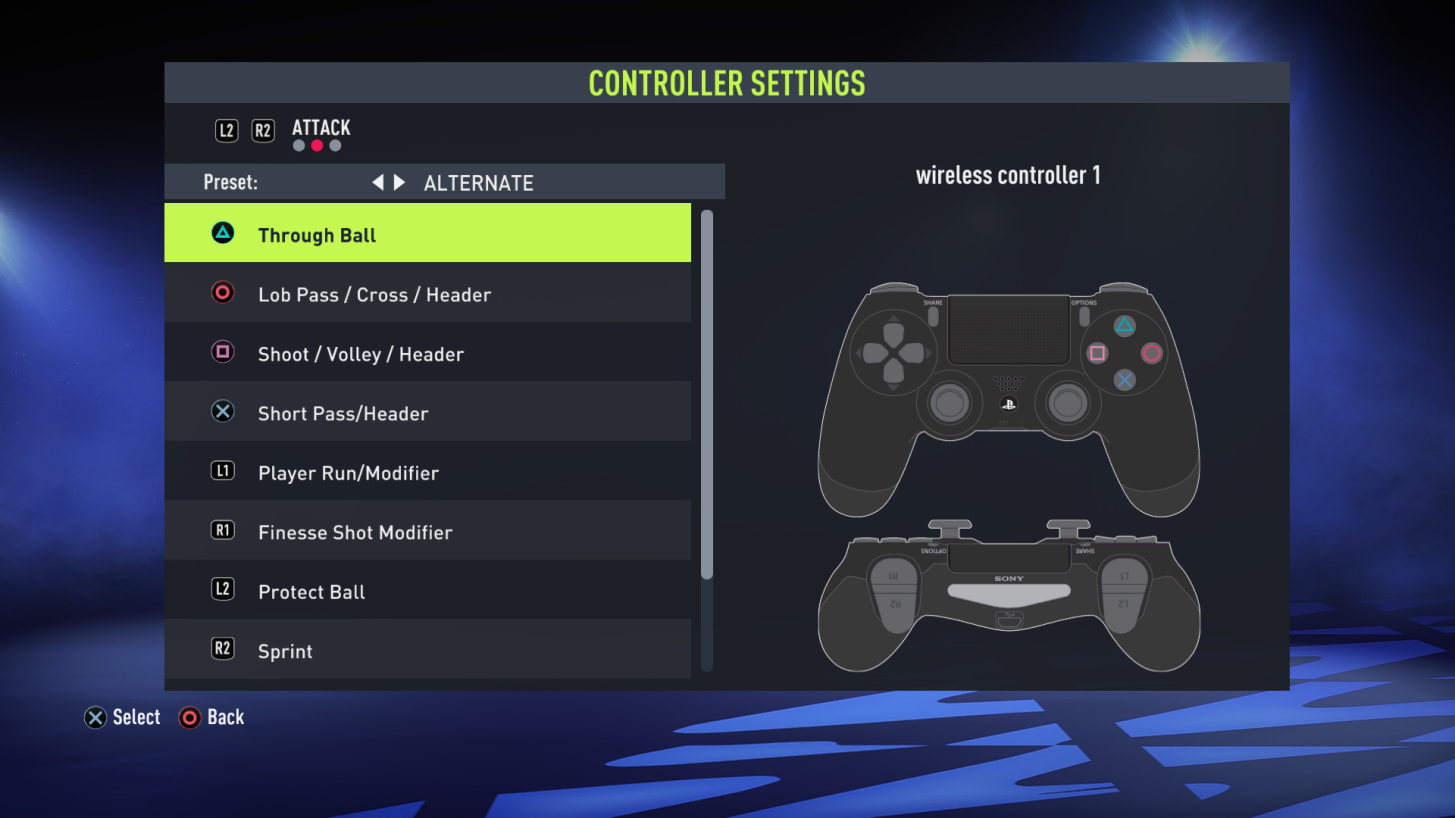Click the R1 icon beside Finesse Shot Modifier

(x=222, y=531)
